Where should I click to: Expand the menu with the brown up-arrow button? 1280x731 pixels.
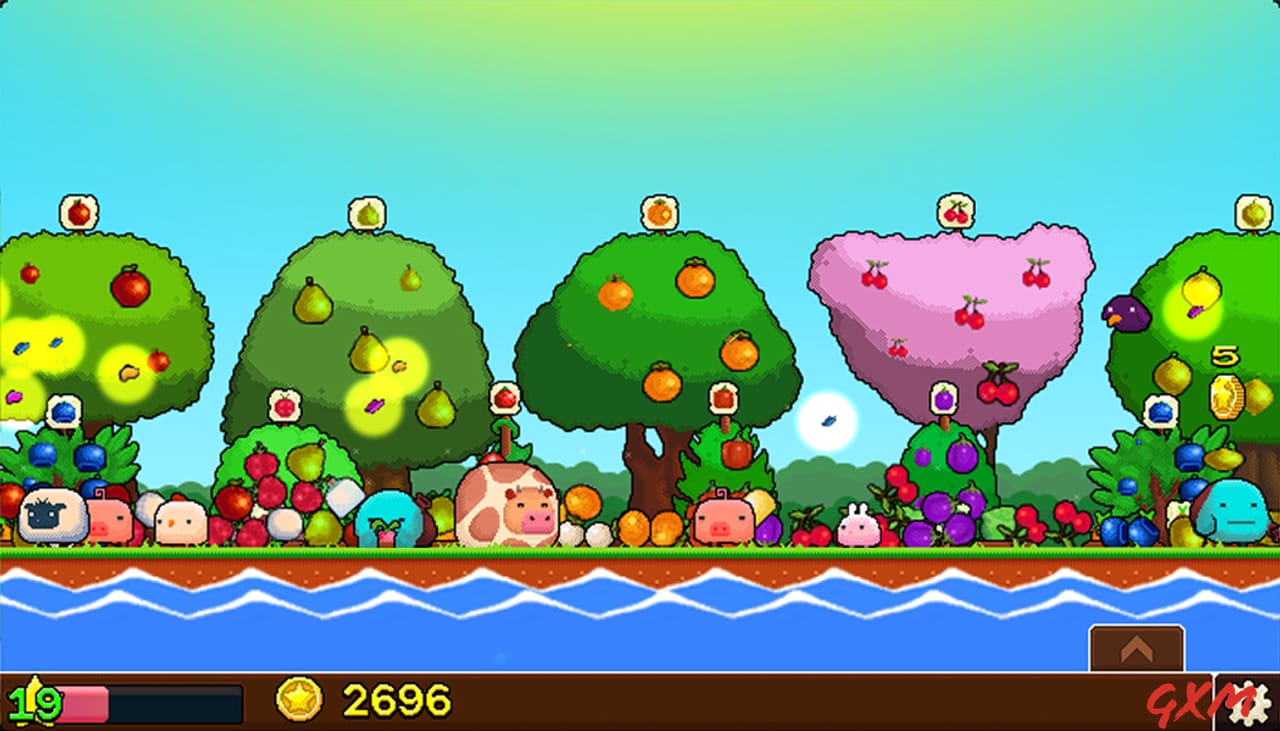(x=1137, y=648)
